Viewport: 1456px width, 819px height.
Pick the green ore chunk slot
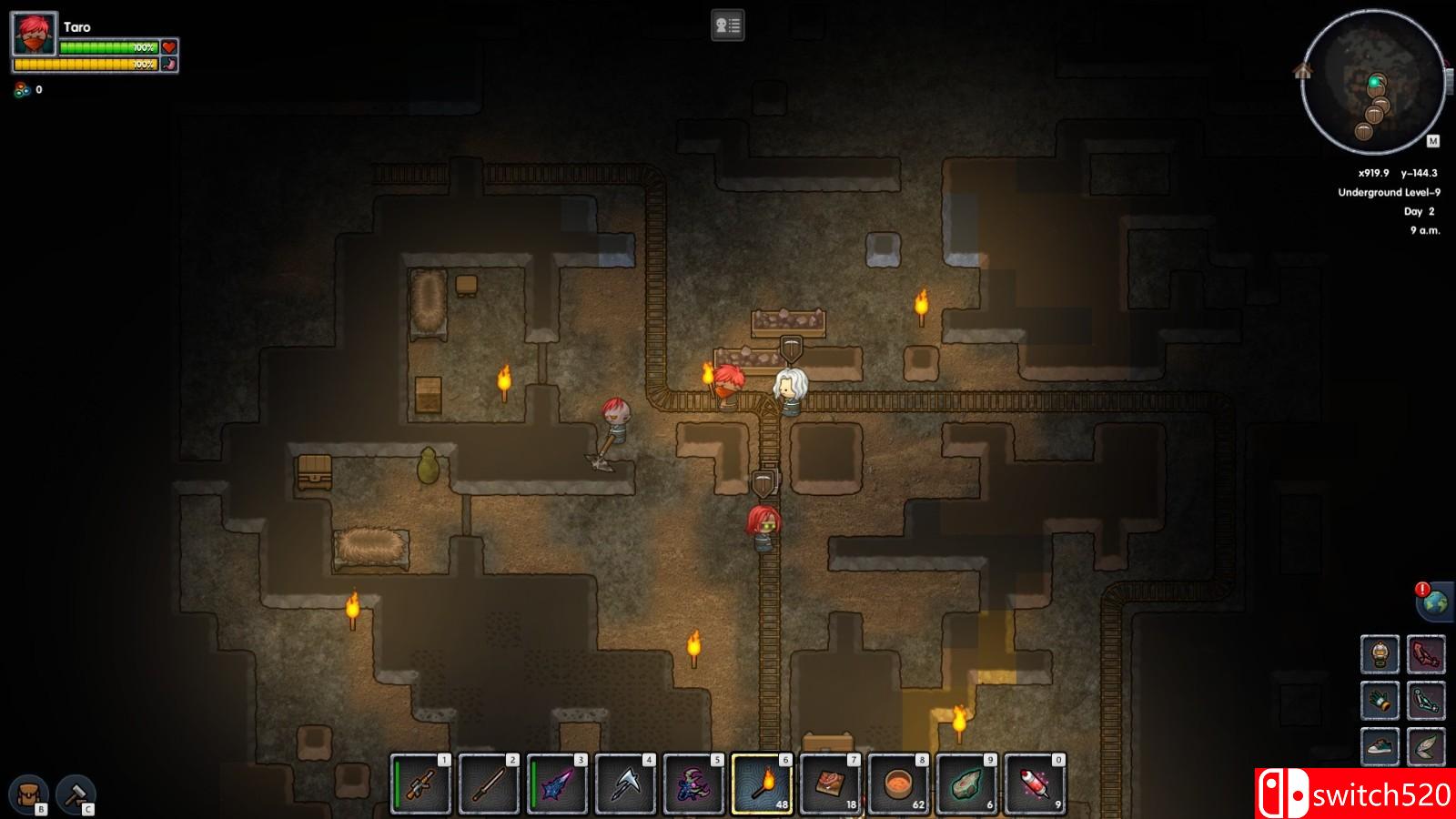coord(966,784)
